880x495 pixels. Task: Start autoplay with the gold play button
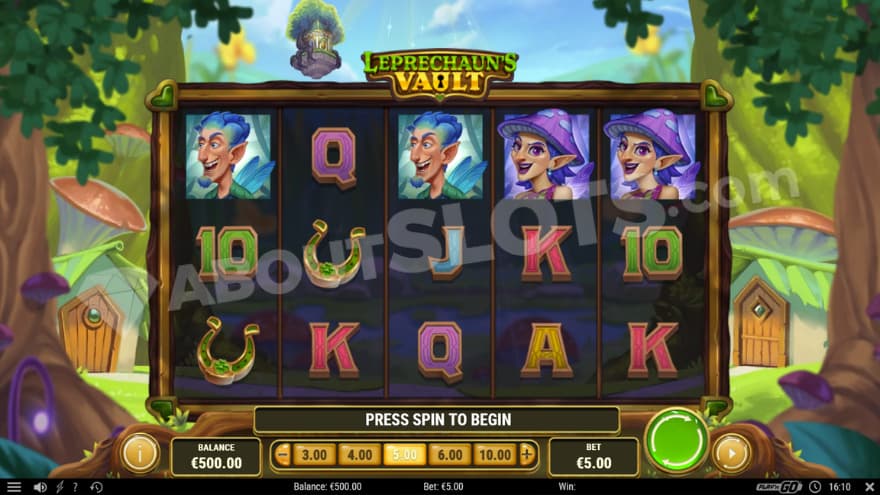point(731,453)
